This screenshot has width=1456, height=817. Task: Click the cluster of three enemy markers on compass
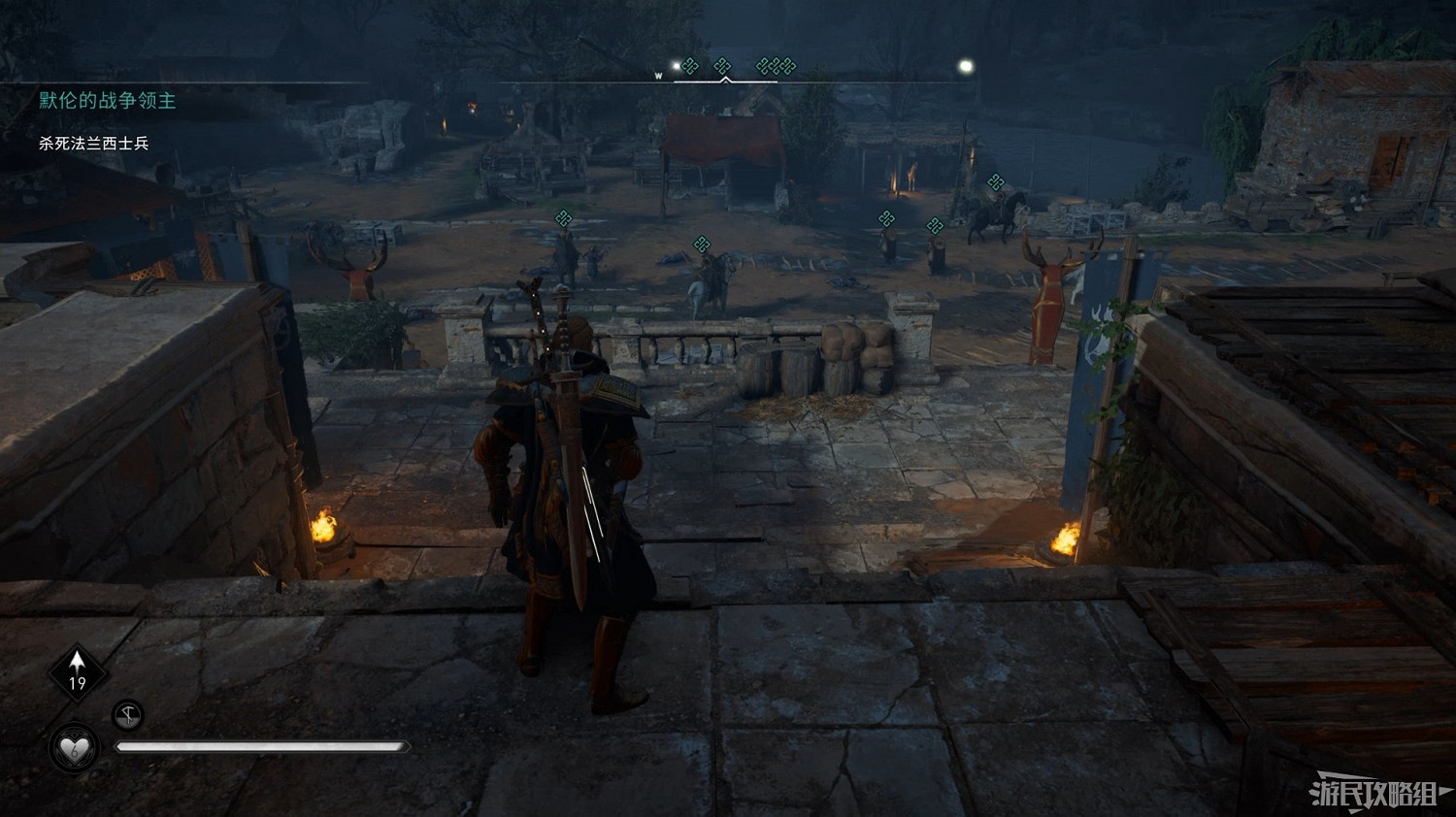[x=777, y=66]
